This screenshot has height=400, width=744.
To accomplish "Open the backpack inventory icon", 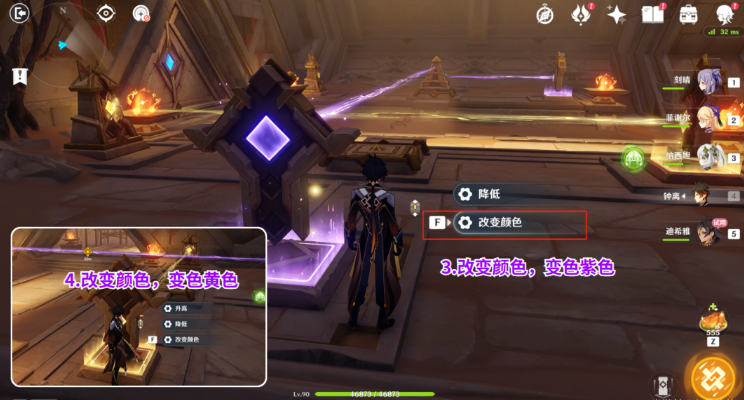I will click(x=688, y=14).
